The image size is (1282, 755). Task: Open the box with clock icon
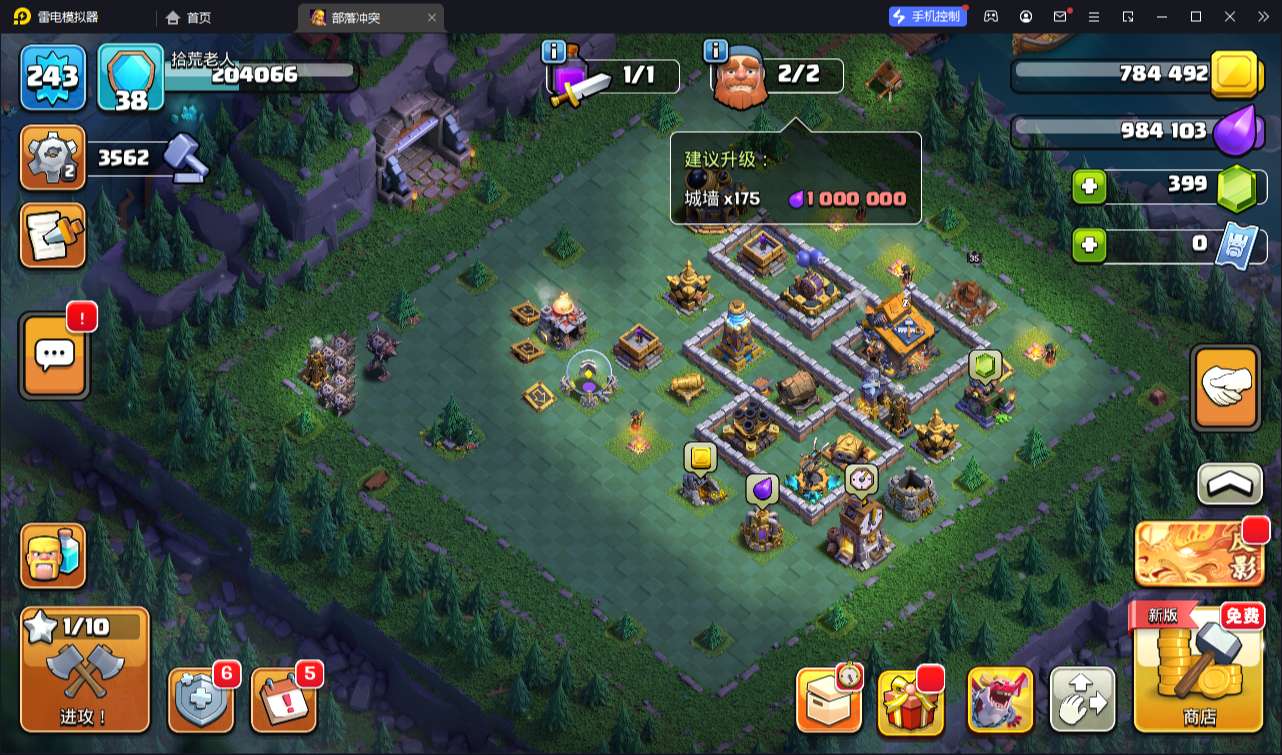click(829, 700)
